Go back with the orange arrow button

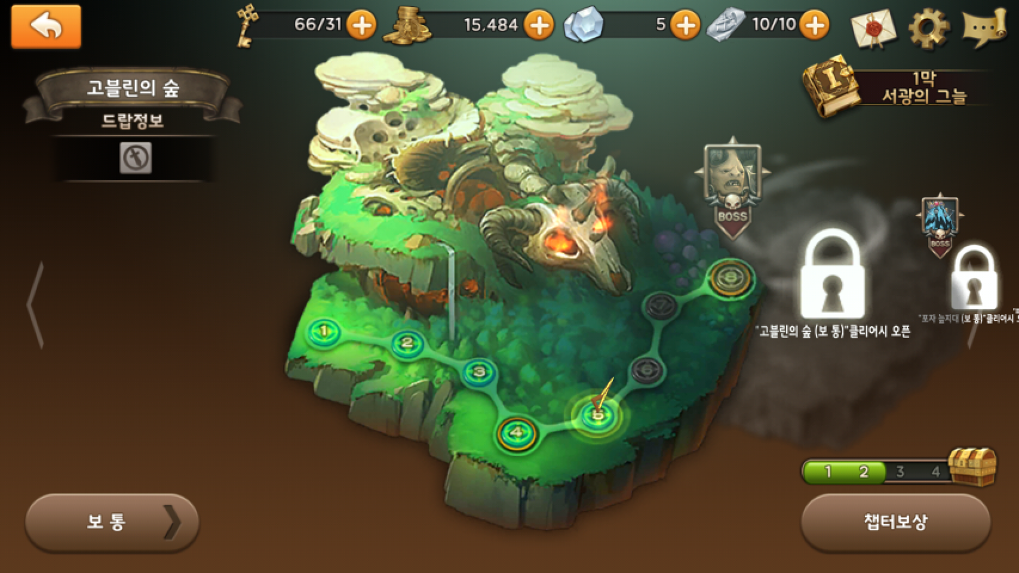[x=45, y=26]
